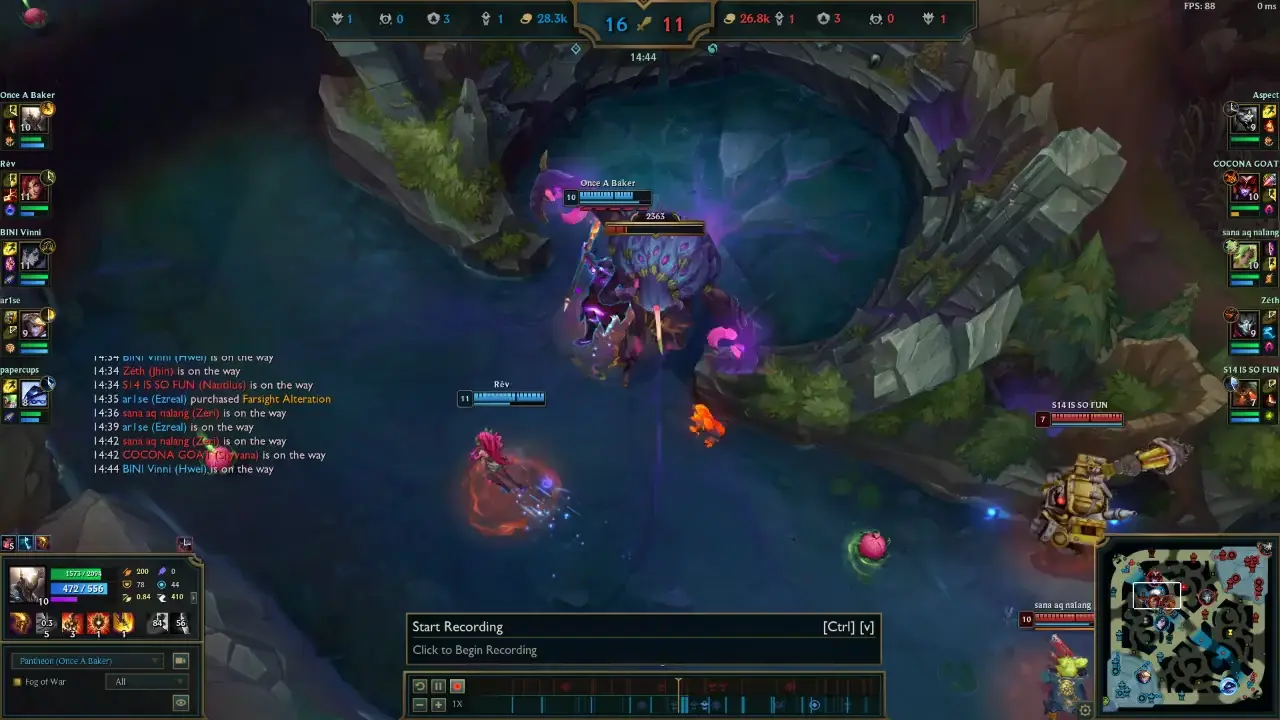Pause the replay with the pause button
1280x720 pixels.
(x=437, y=686)
